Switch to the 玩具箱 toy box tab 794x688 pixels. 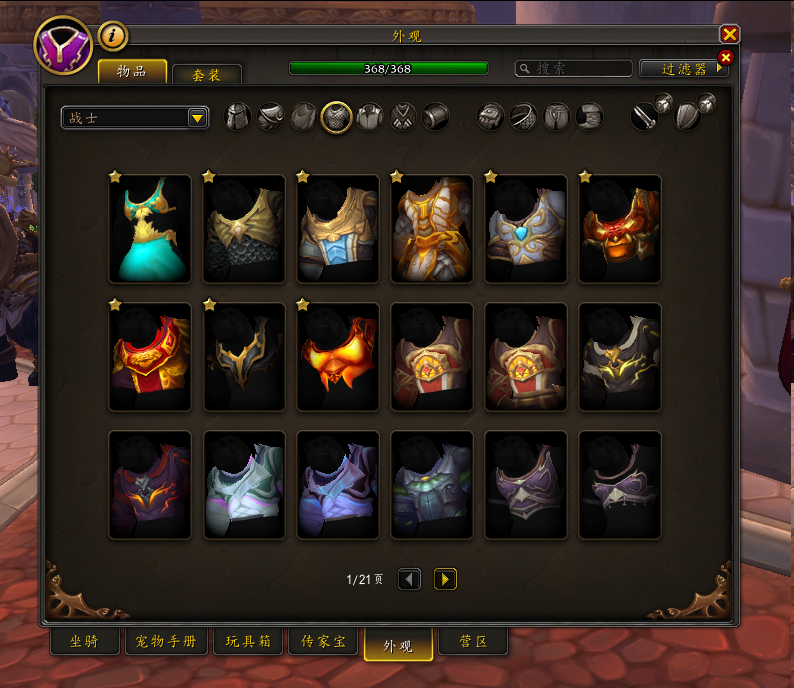tap(249, 642)
